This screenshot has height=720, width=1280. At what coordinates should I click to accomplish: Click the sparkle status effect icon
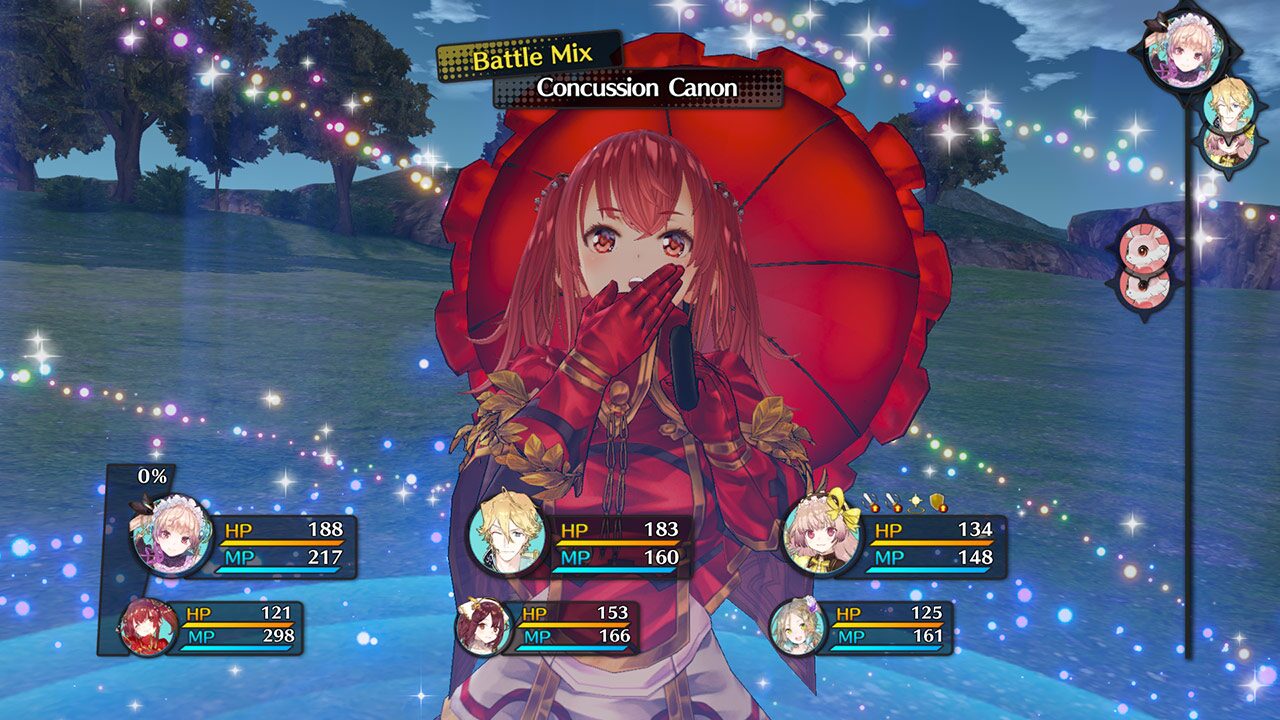(916, 499)
